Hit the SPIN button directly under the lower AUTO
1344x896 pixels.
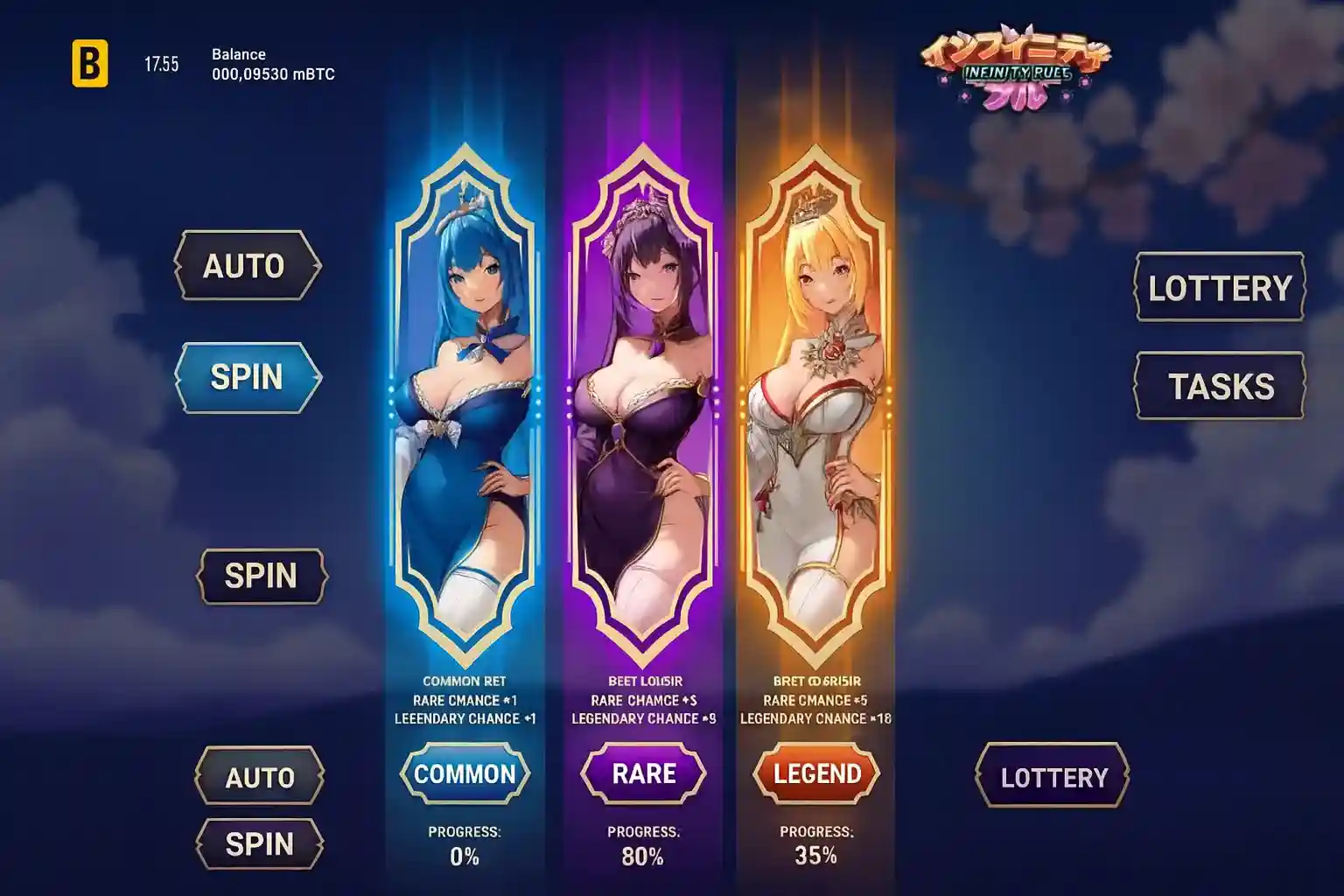click(x=260, y=844)
